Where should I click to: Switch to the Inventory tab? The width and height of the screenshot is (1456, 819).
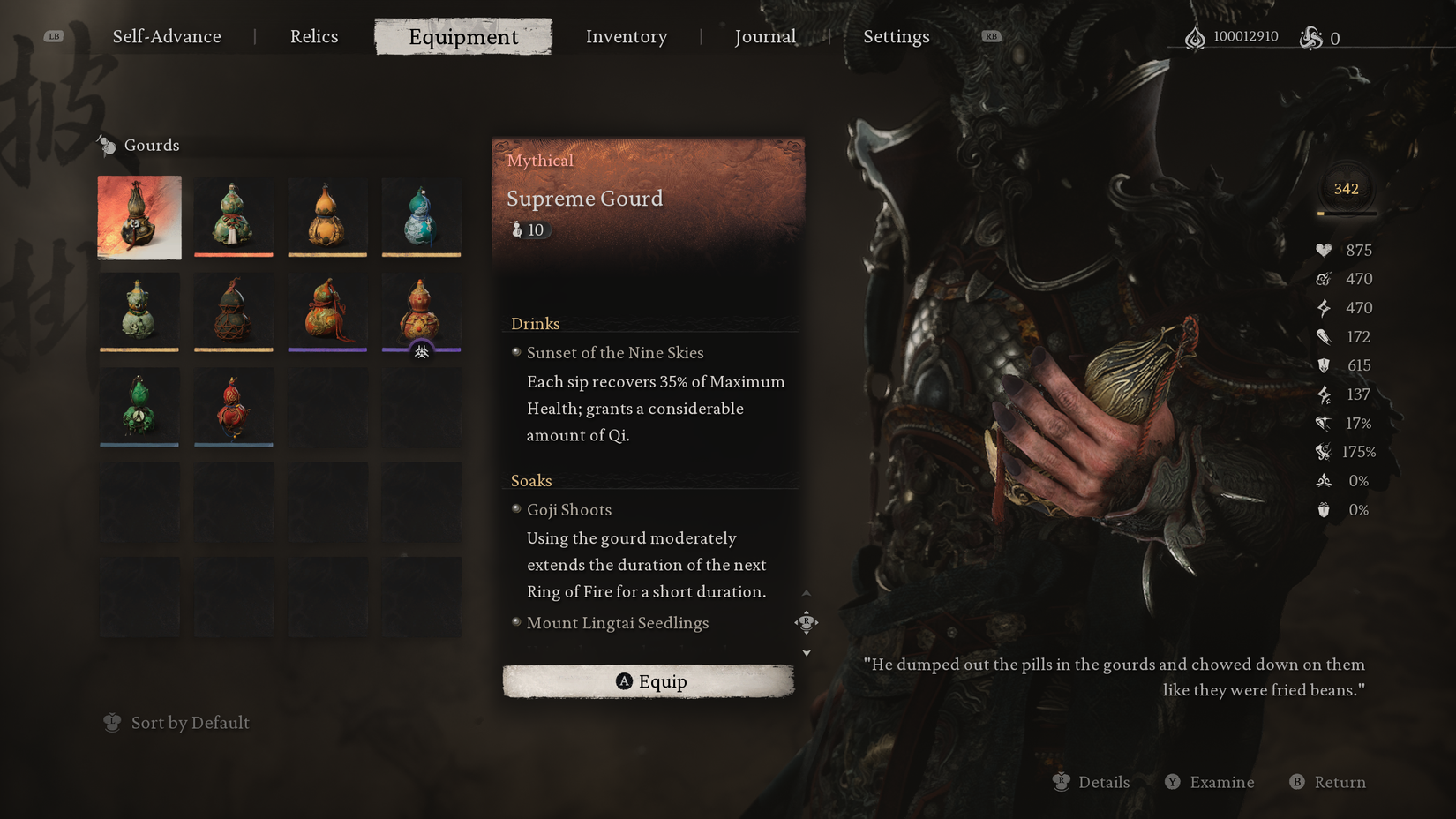click(x=627, y=36)
